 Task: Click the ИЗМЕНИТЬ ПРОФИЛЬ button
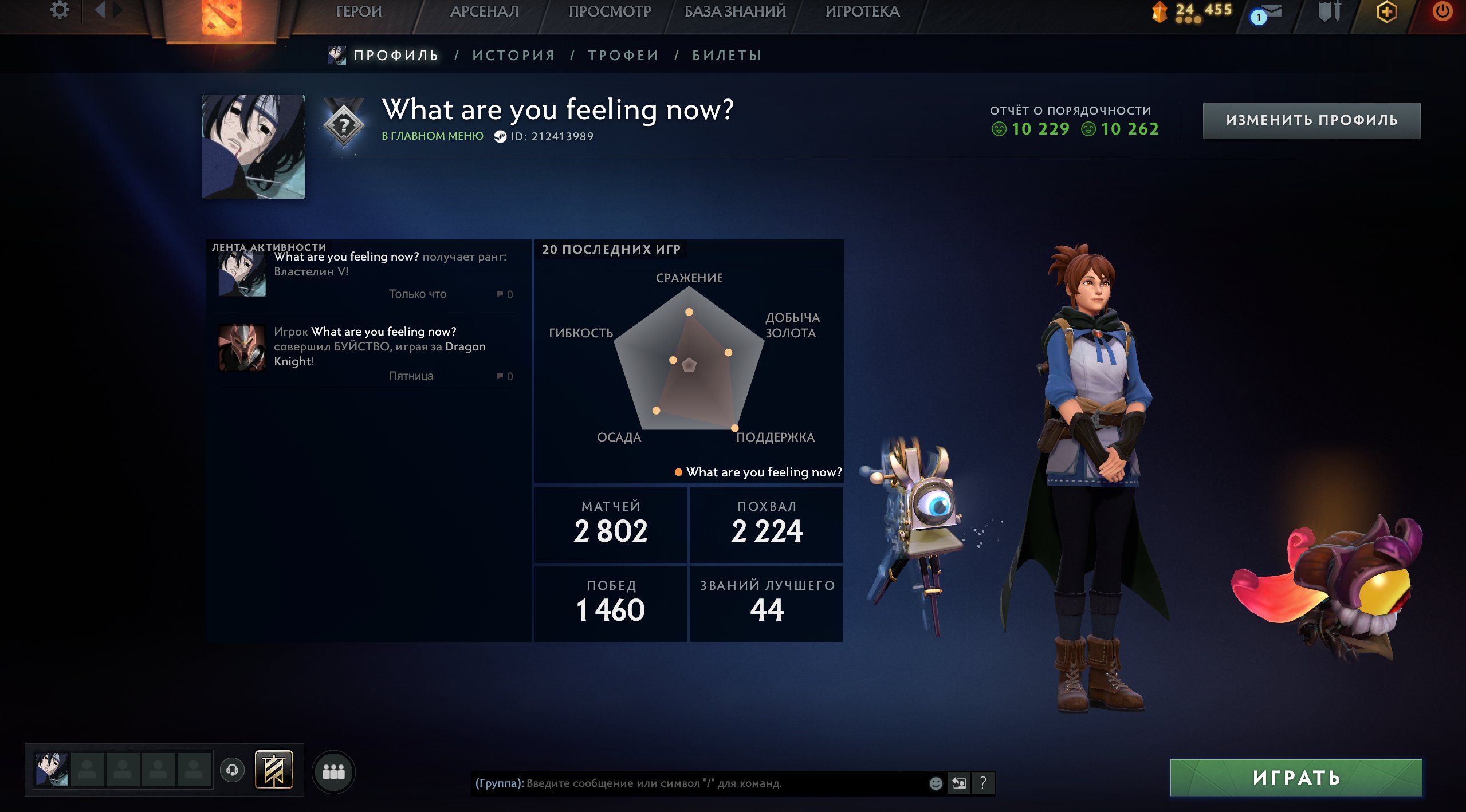tap(1311, 121)
